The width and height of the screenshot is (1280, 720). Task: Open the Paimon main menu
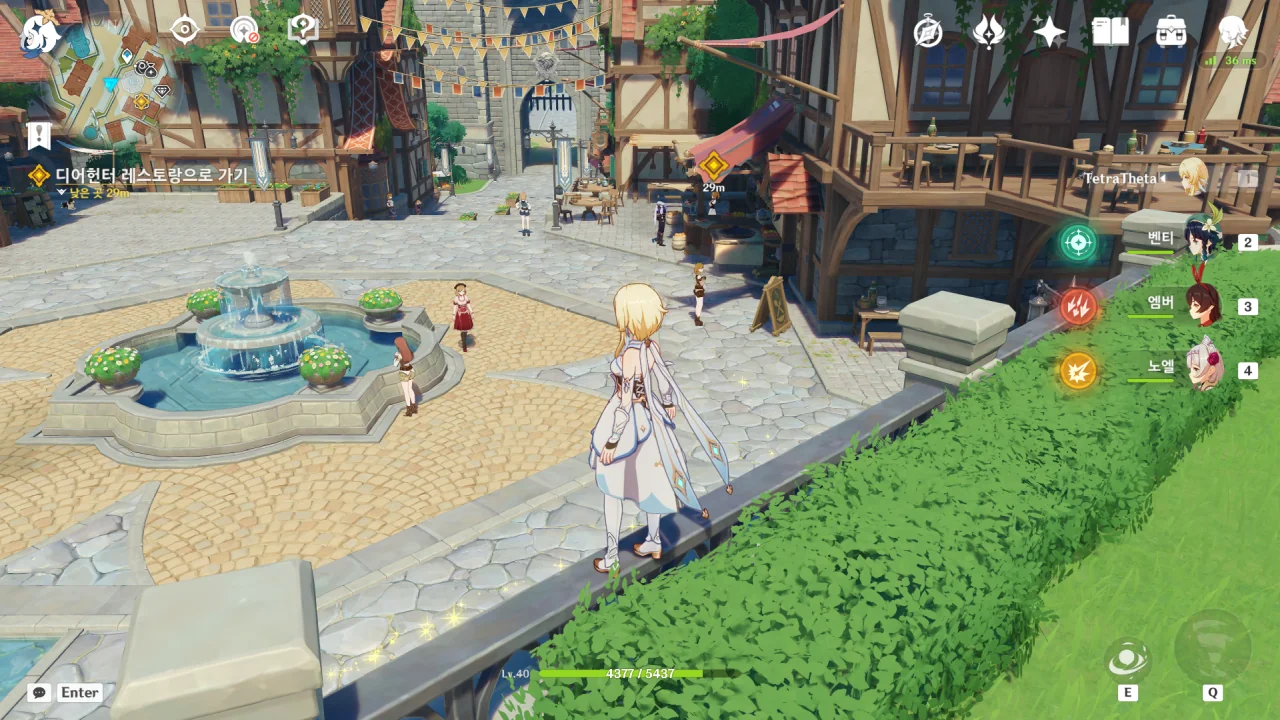point(40,32)
